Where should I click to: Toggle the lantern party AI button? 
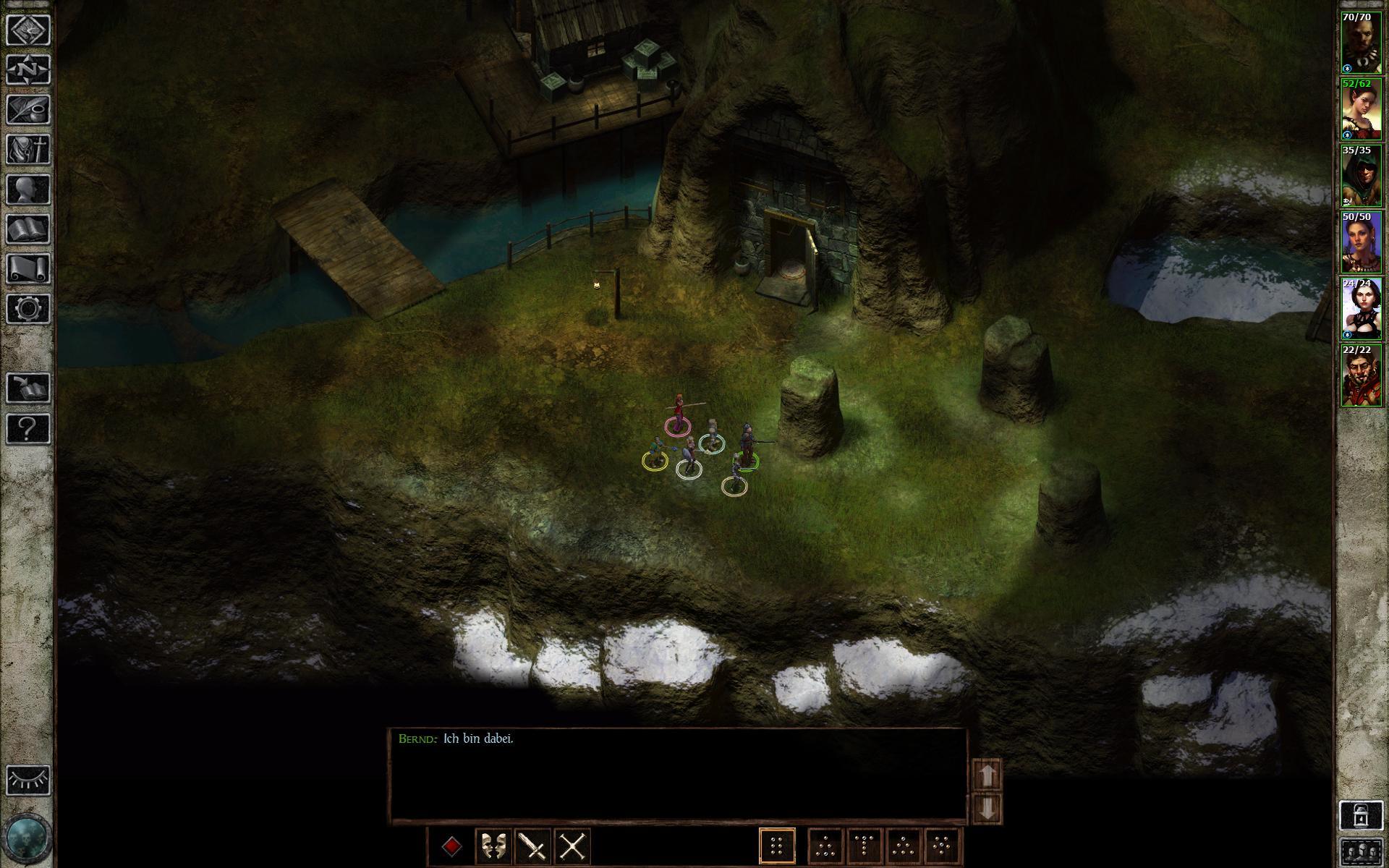[1361, 814]
